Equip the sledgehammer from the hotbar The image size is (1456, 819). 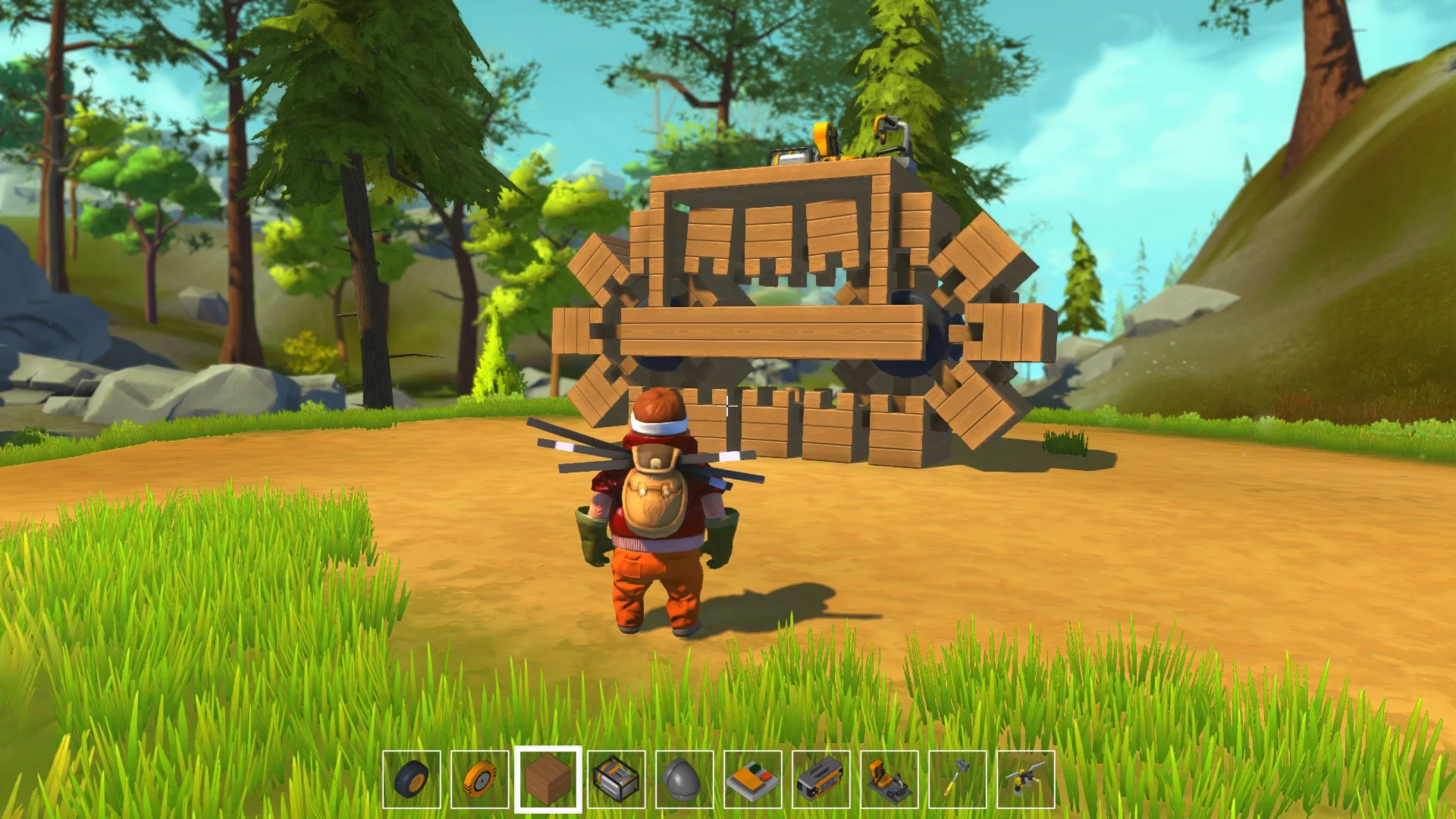(958, 779)
